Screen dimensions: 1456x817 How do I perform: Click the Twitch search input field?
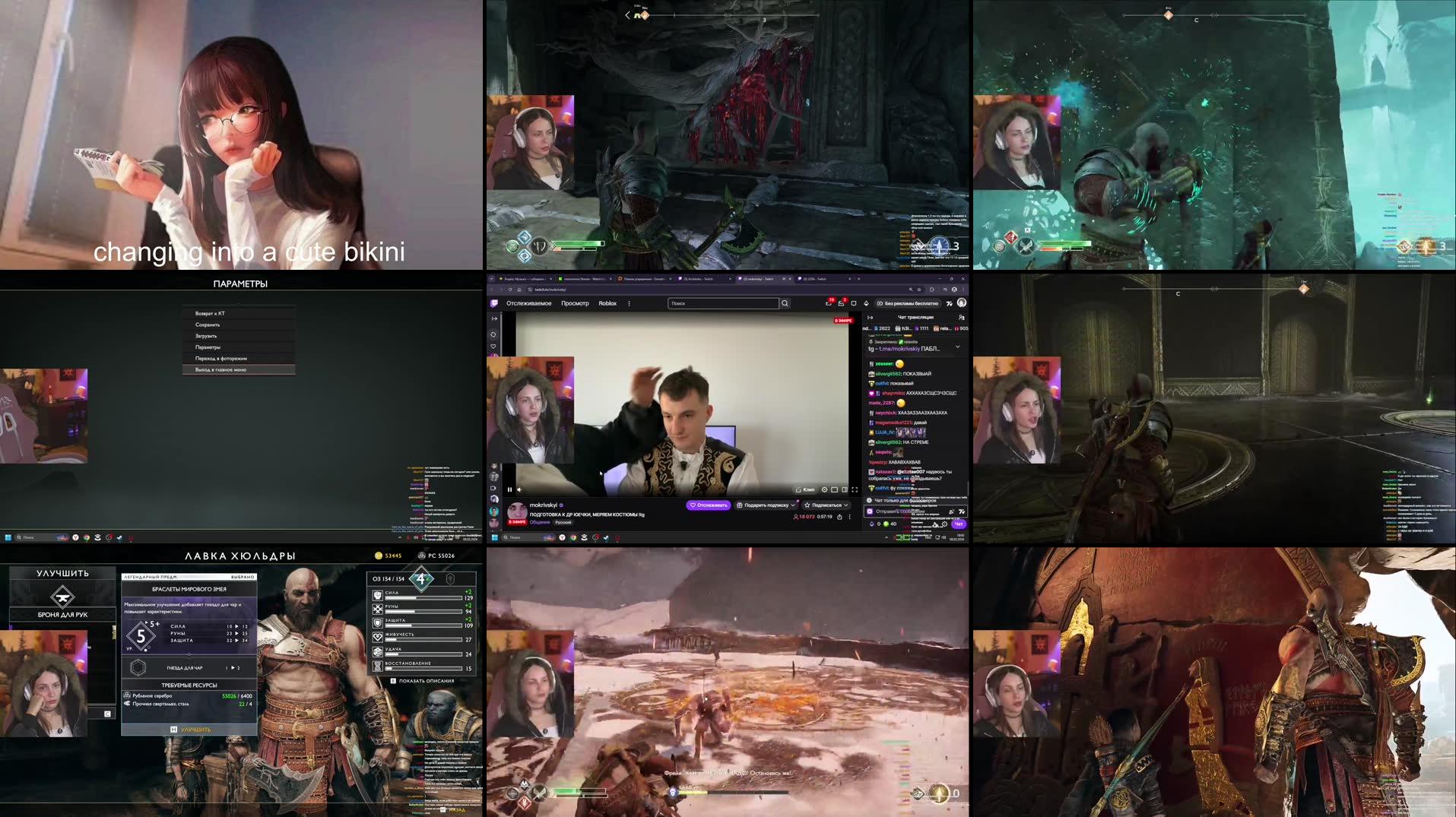pyautogui.click(x=723, y=303)
